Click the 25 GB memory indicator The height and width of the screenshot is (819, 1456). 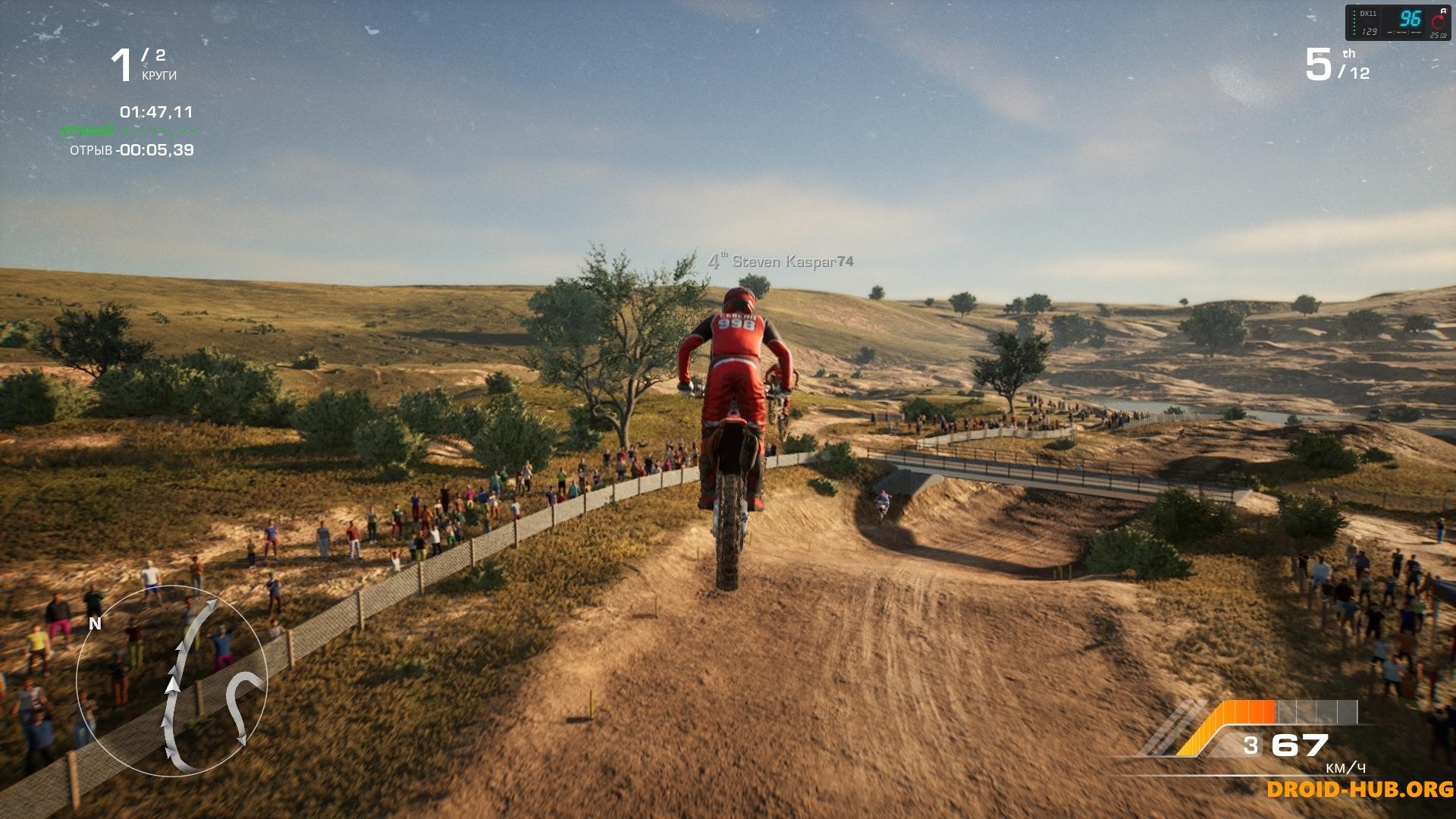coord(1439,35)
